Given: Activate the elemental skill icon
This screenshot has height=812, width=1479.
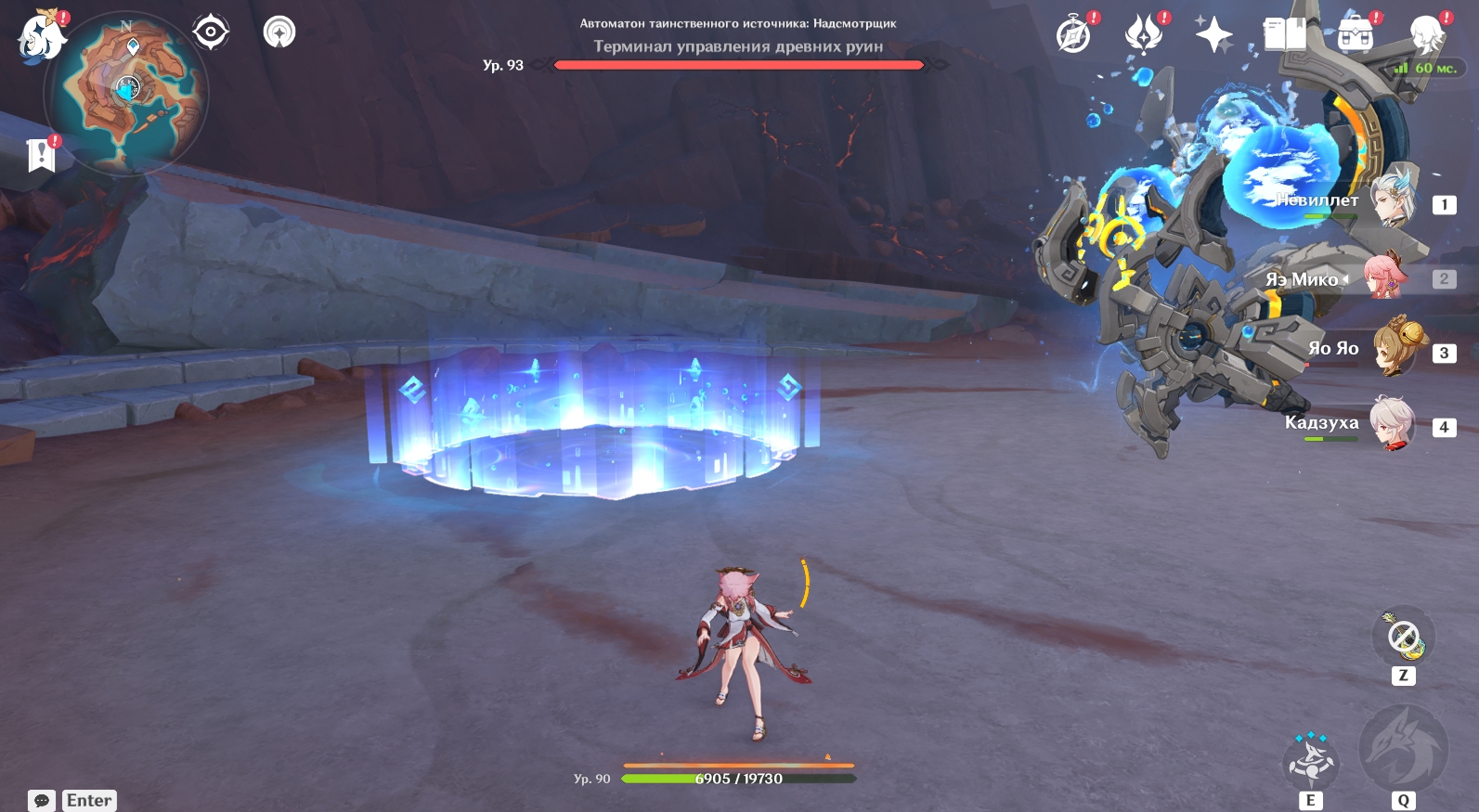Looking at the screenshot, I should pyautogui.click(x=1310, y=760).
